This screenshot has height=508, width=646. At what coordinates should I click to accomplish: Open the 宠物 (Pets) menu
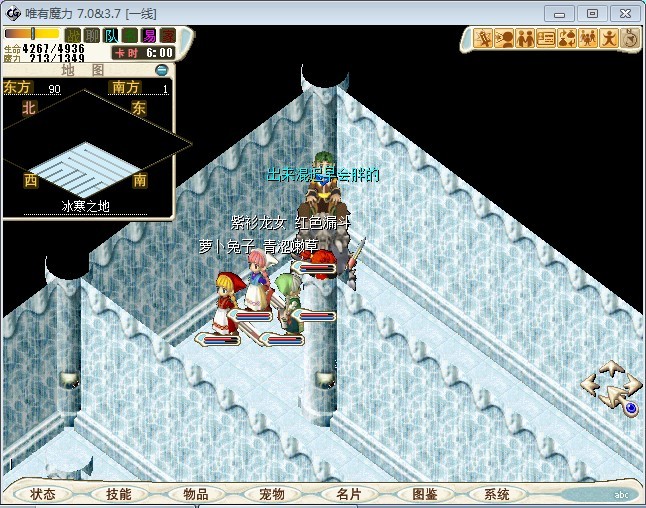coord(271,494)
